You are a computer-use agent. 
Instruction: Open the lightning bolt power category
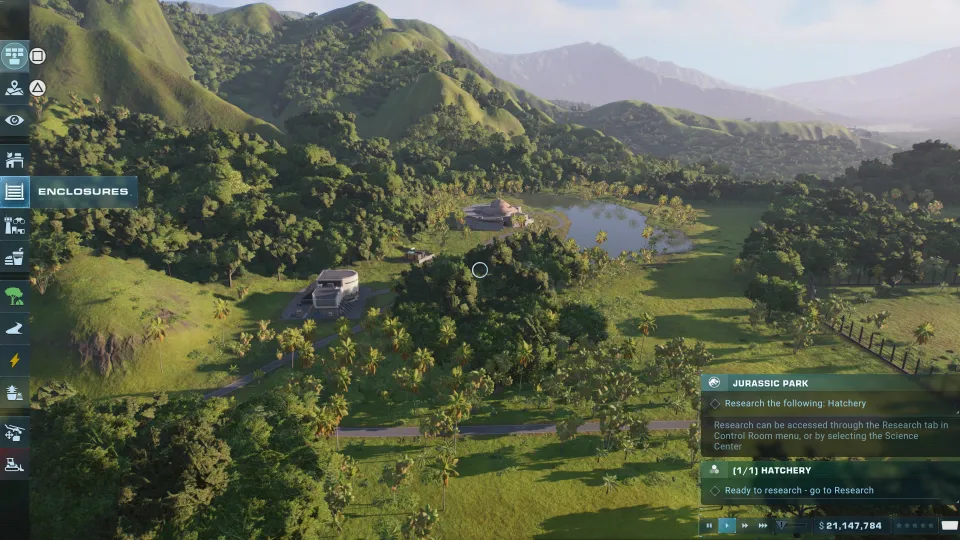point(14,360)
